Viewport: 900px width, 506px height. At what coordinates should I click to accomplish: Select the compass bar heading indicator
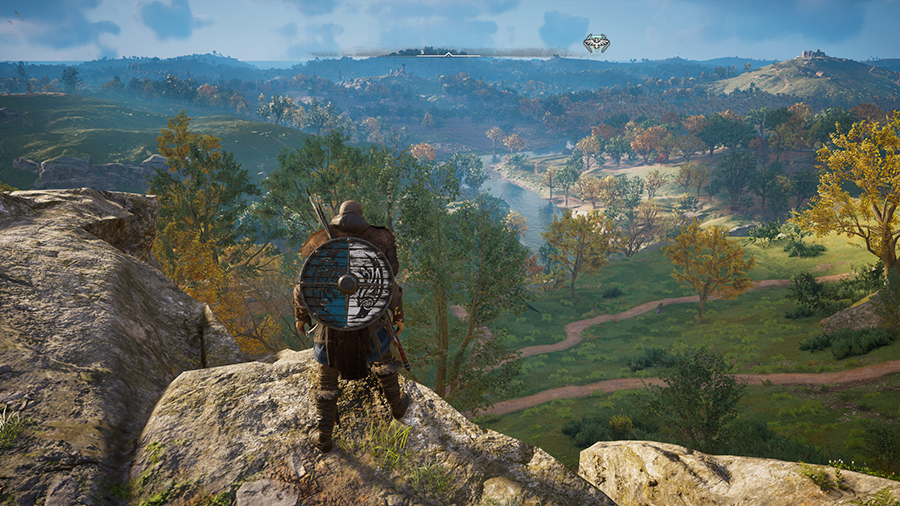(448, 54)
